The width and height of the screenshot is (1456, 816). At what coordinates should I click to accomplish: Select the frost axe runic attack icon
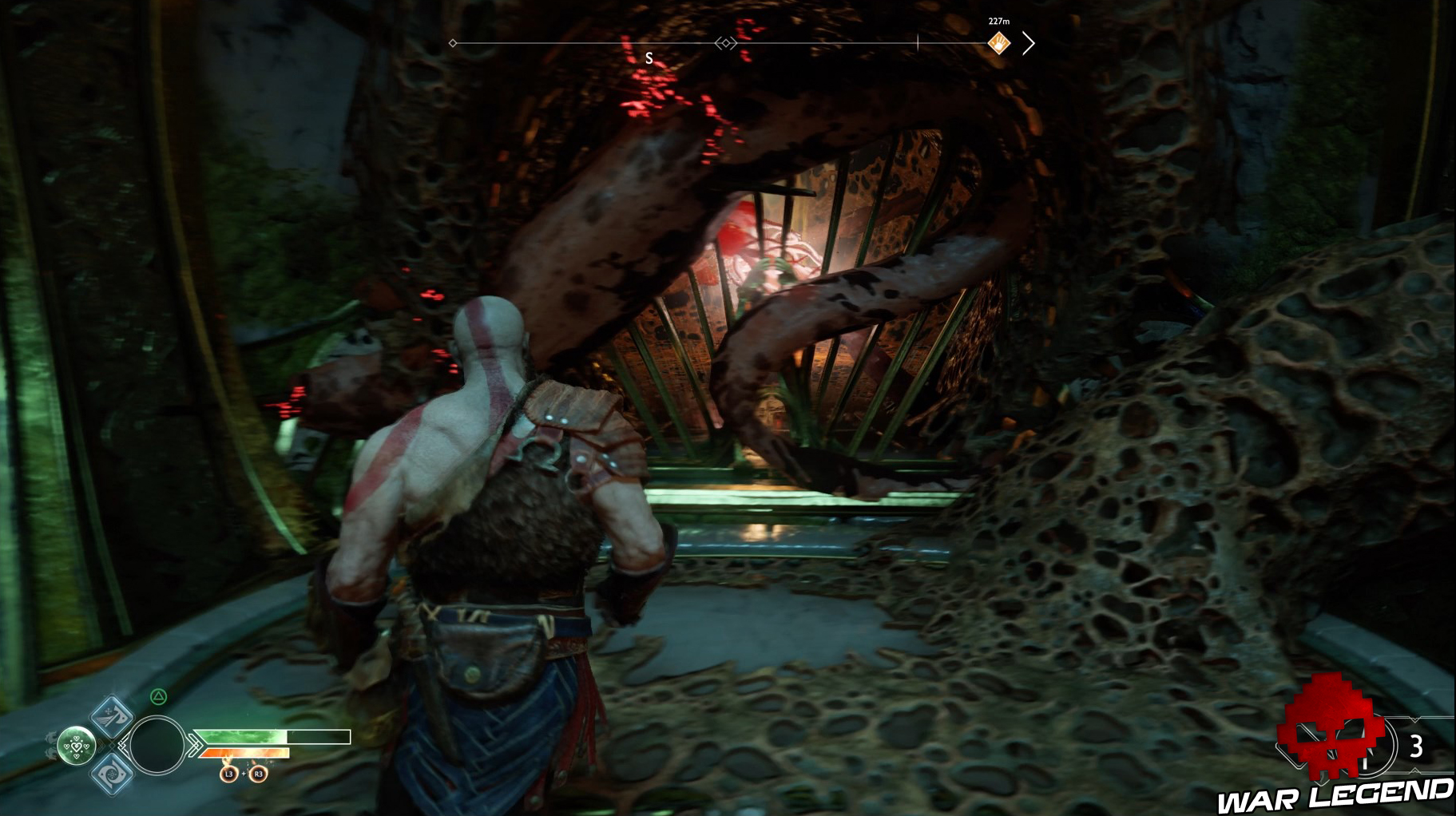coord(111,716)
